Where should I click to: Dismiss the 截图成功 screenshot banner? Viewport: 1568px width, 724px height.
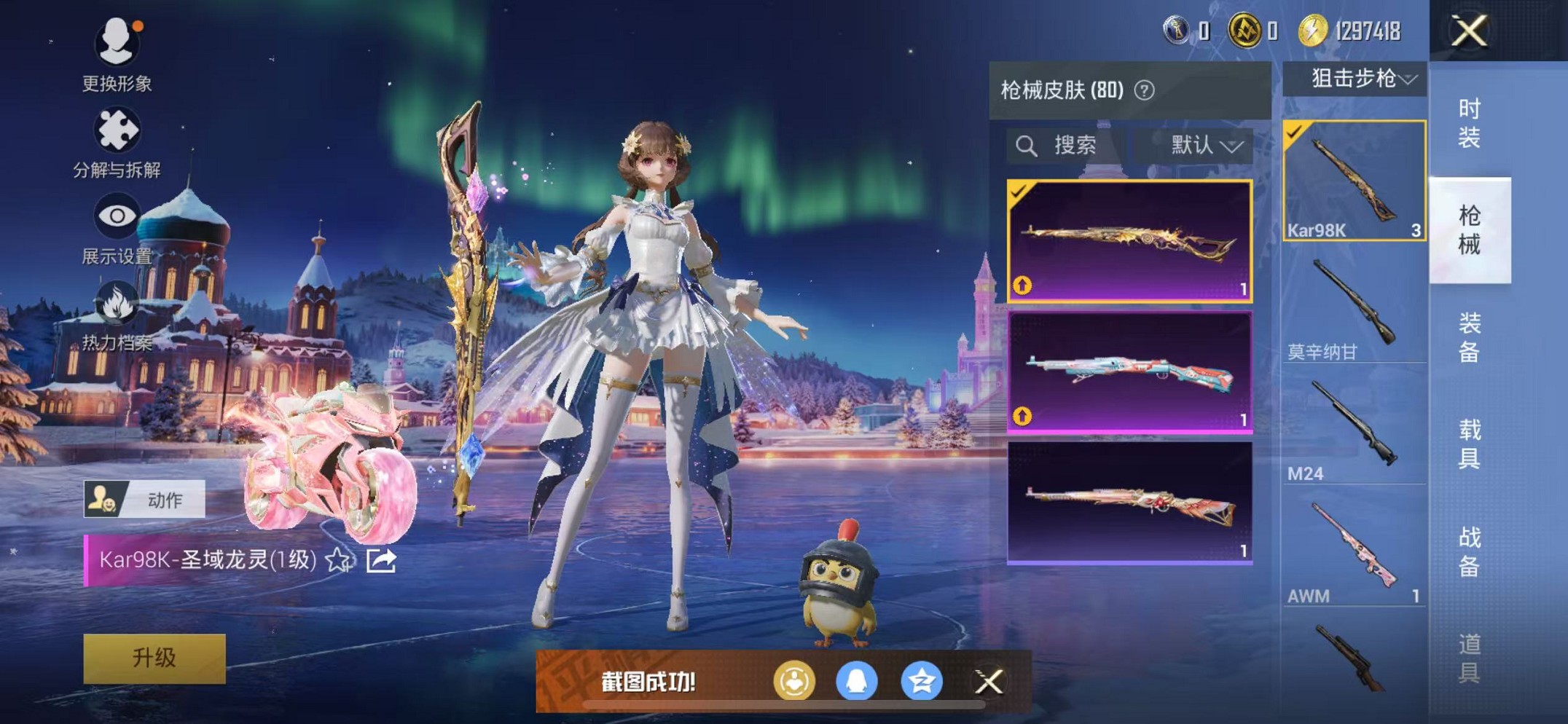click(989, 682)
